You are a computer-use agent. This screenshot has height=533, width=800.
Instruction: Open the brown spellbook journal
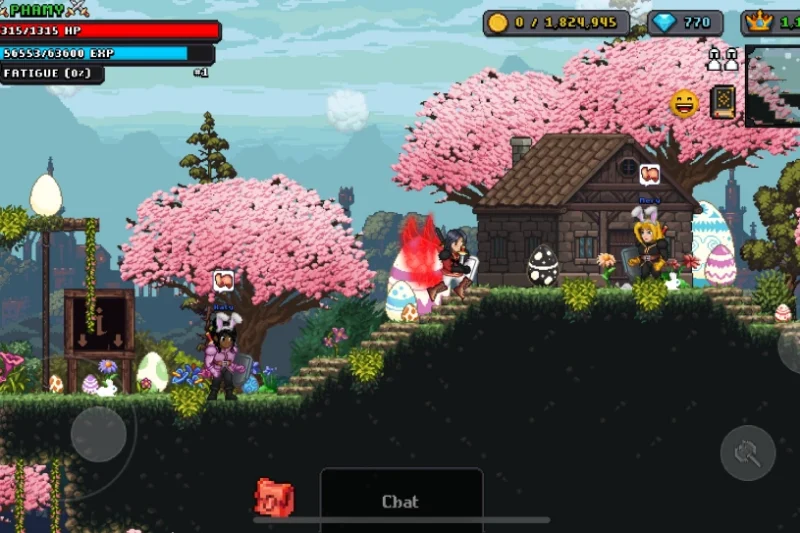[722, 102]
